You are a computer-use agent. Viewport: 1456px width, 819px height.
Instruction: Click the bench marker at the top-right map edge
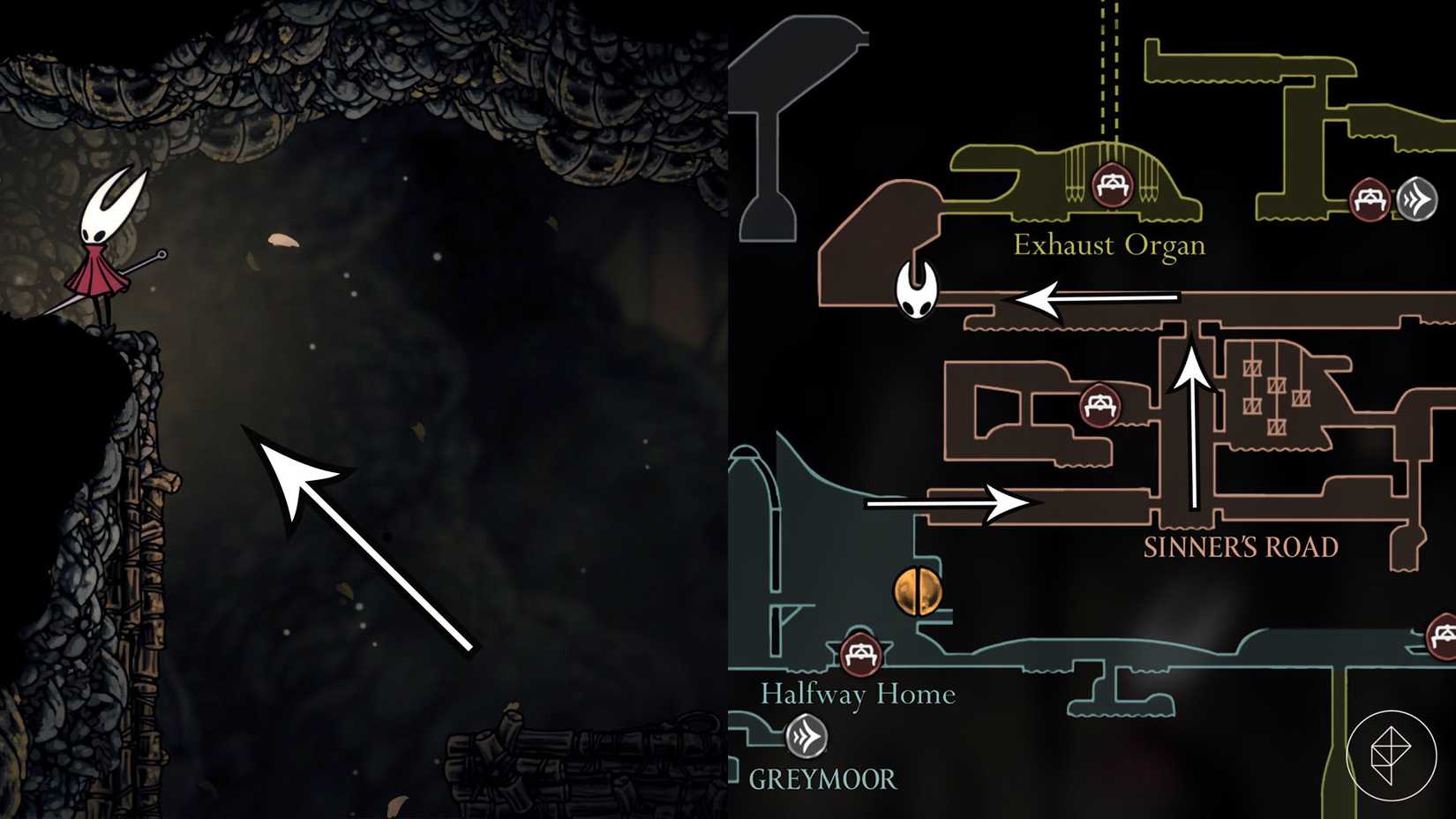coord(1370,200)
